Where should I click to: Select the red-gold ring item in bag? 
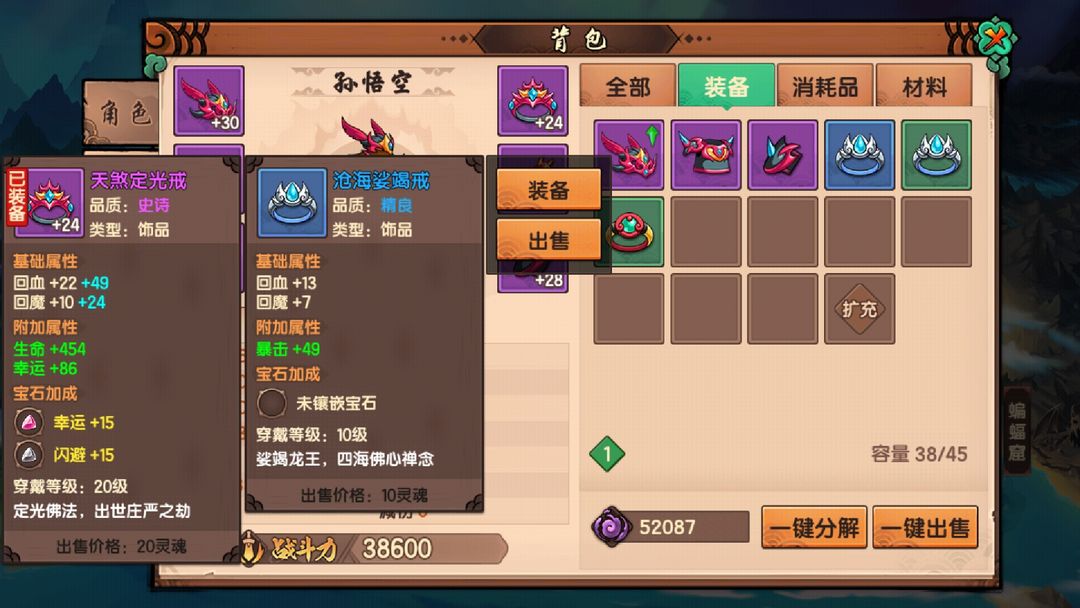coord(628,232)
